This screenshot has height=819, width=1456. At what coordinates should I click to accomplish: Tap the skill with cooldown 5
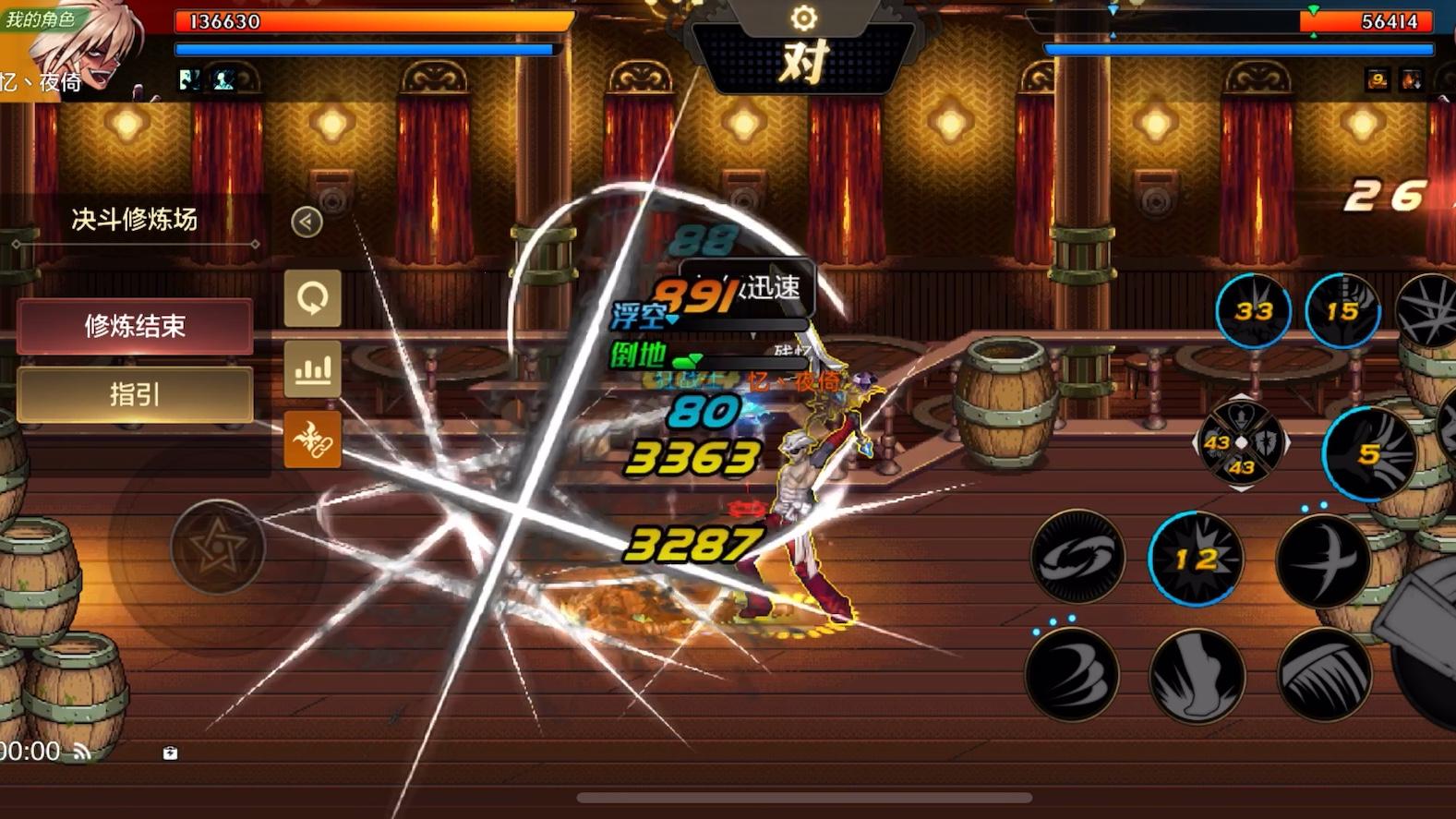pyautogui.click(x=1369, y=453)
